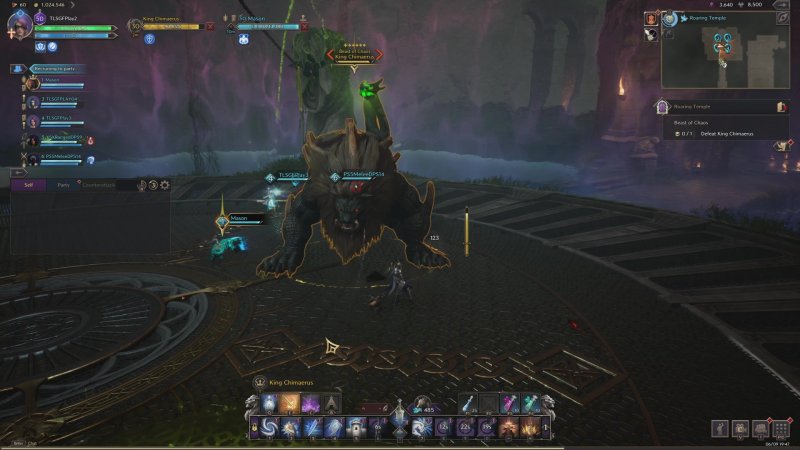Image resolution: width=800 pixels, height=450 pixels.
Task: Click the exit dungeon door icon
Action: tap(782, 106)
